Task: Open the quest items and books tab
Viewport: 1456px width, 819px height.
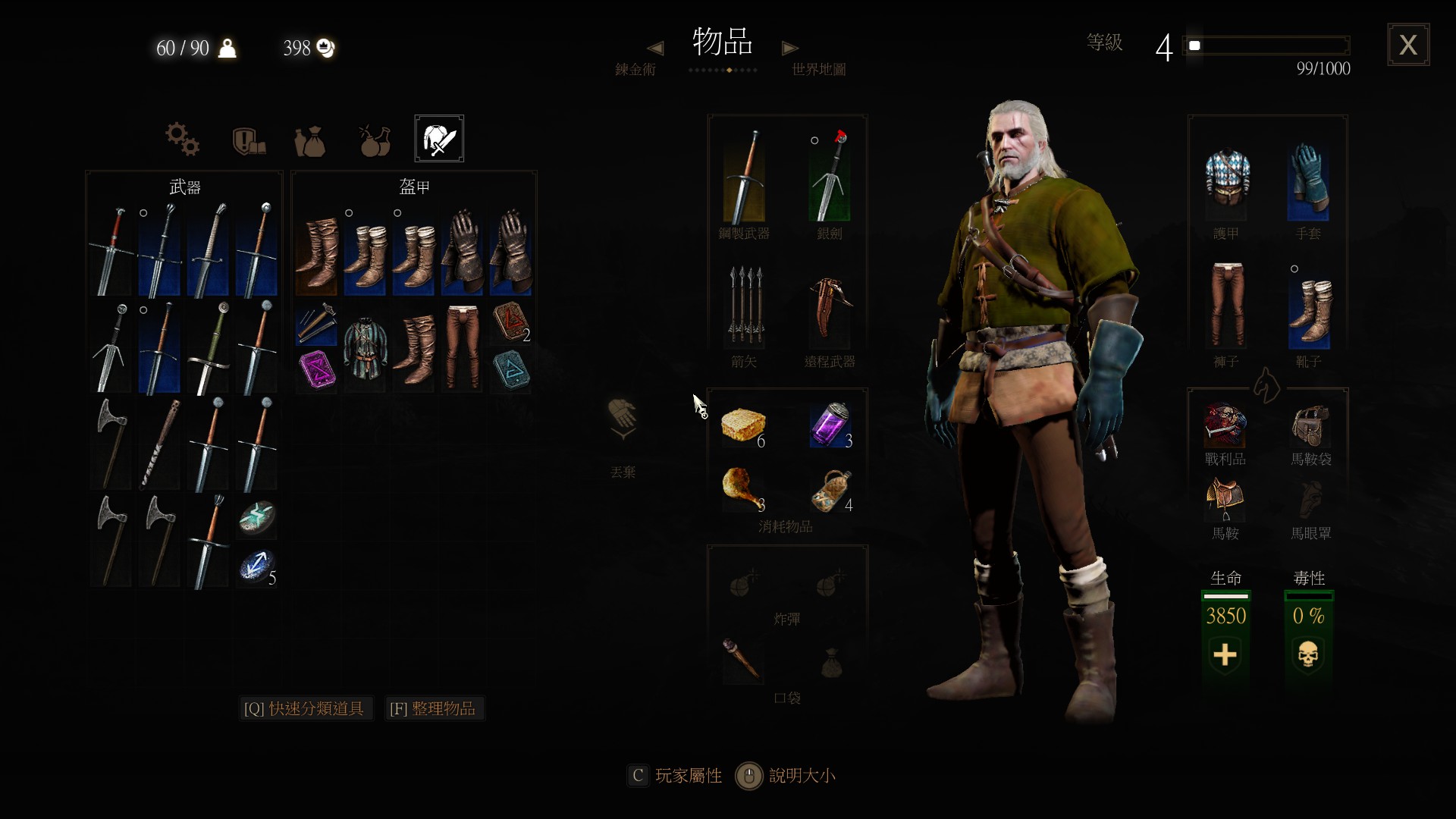Action: coord(248,140)
